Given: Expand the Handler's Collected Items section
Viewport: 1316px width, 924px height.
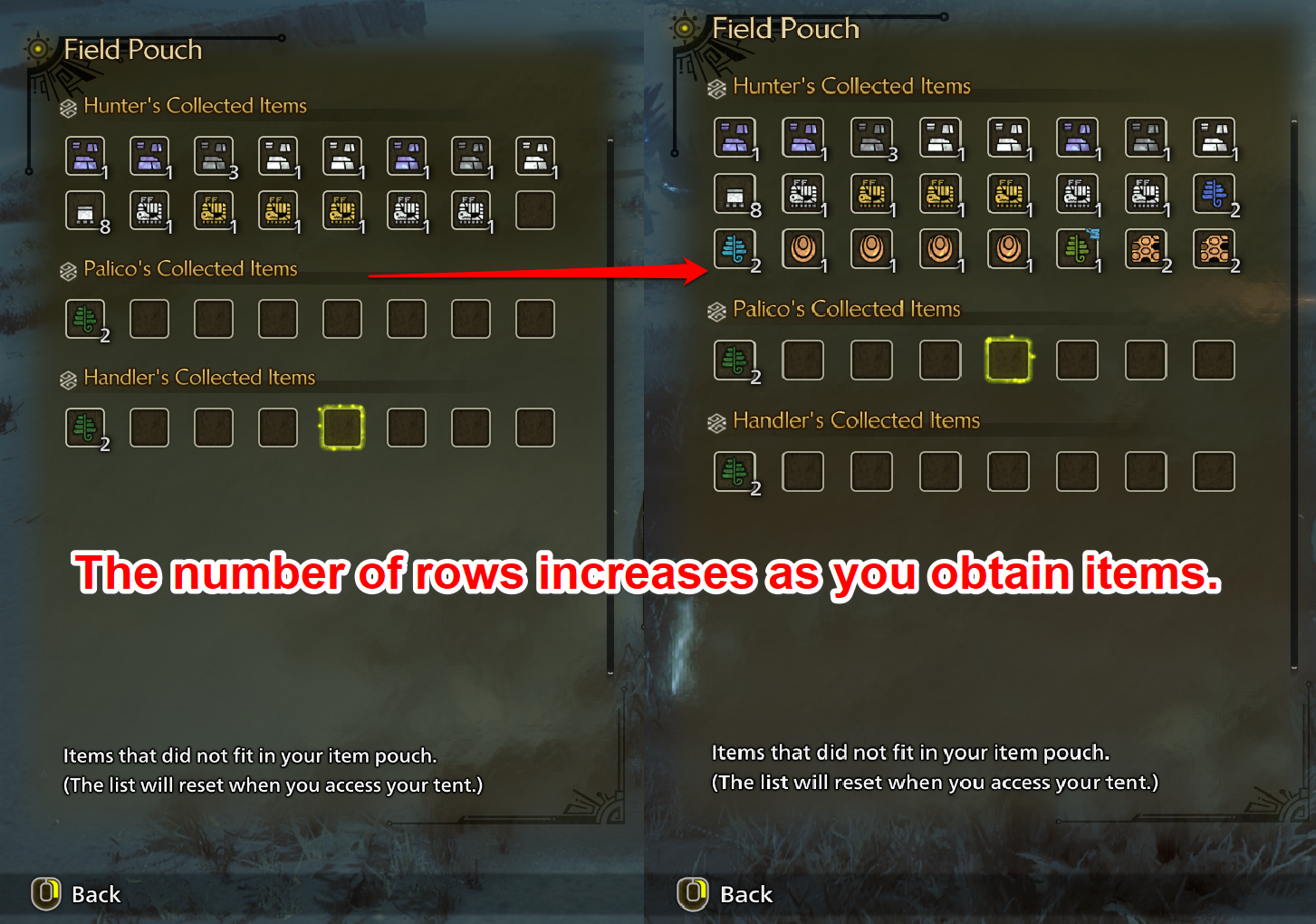Looking at the screenshot, I should 199,377.
